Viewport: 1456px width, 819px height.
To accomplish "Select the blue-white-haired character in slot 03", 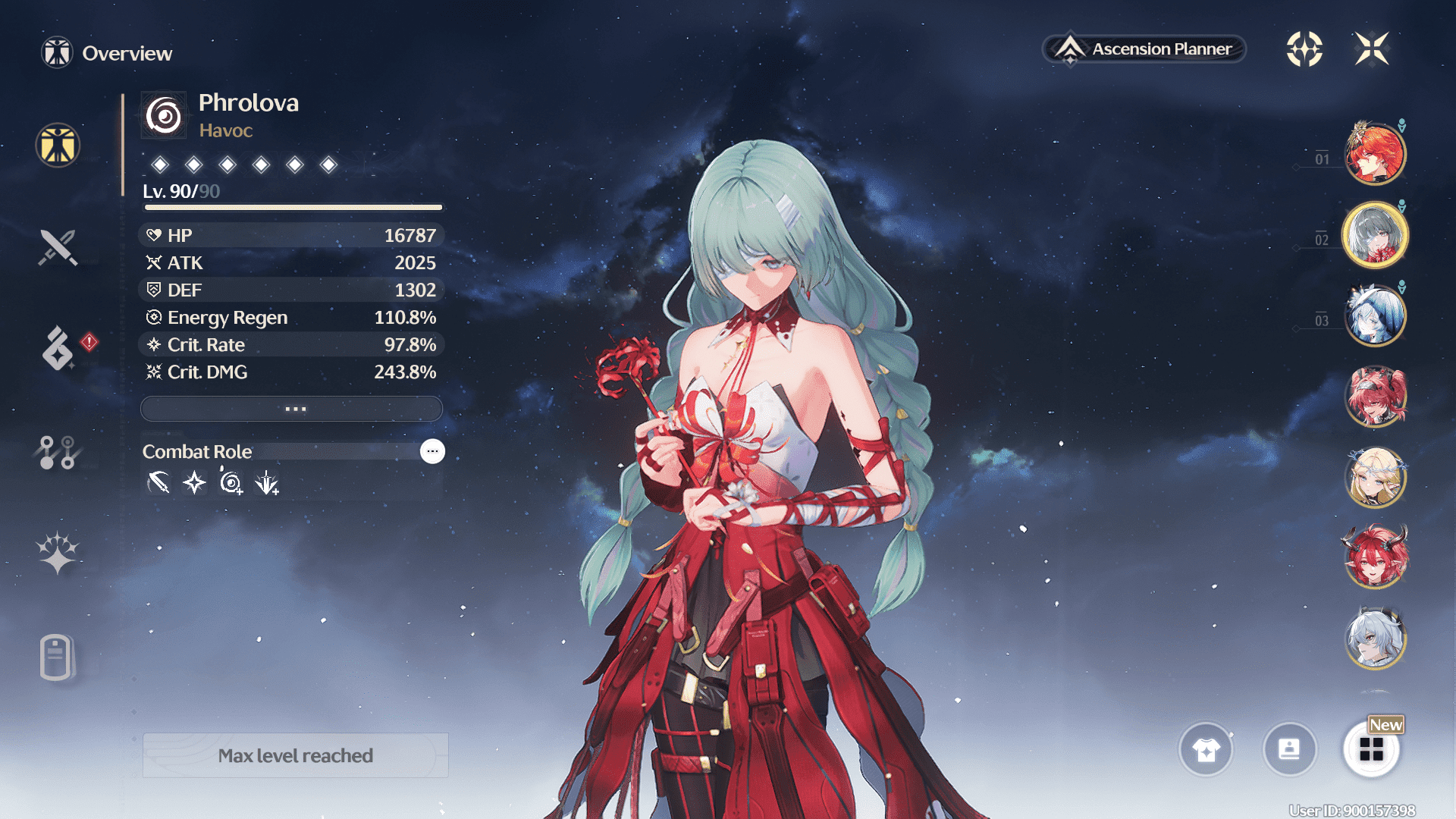I will (1374, 315).
